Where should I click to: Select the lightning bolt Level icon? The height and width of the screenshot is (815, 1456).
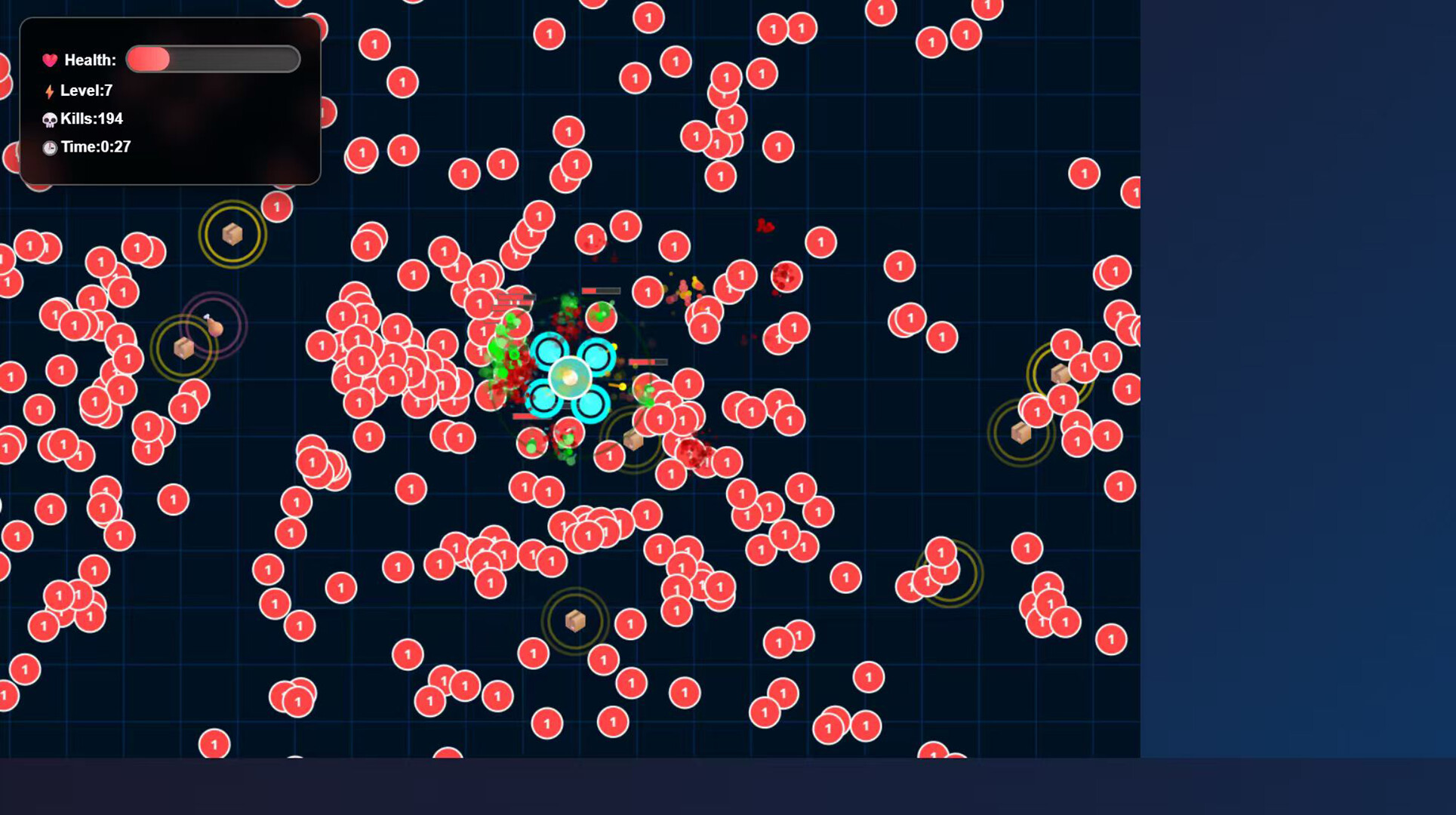(49, 89)
